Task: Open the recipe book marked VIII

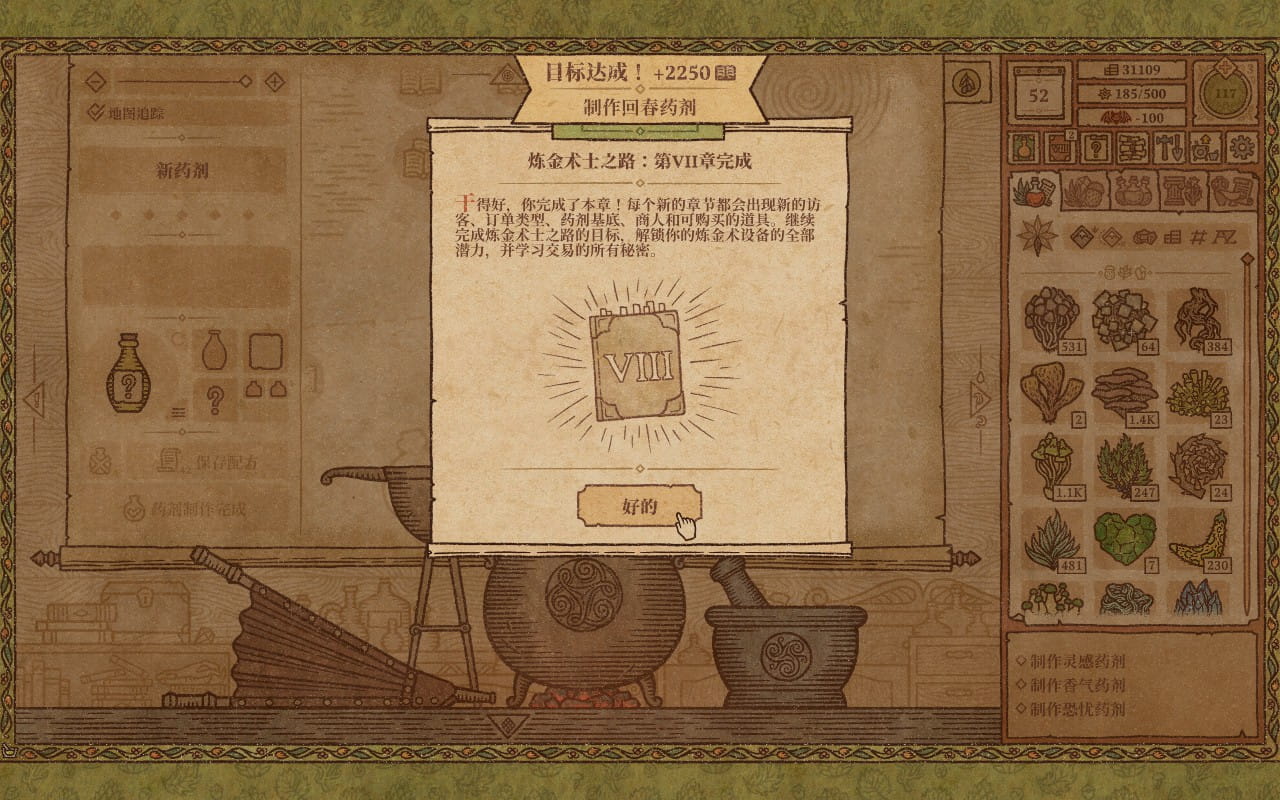Action: coord(1059,147)
